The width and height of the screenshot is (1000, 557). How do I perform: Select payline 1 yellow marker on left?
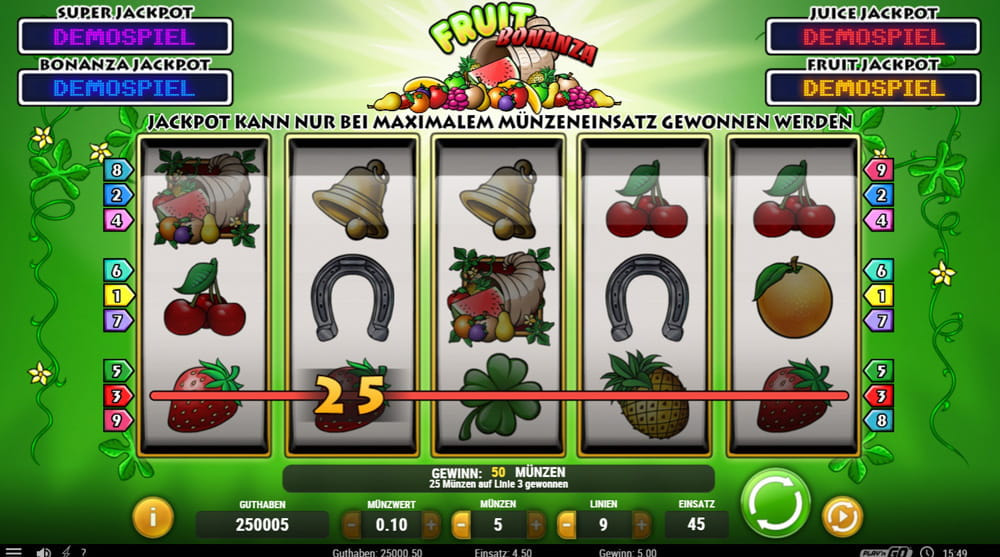click(116, 296)
